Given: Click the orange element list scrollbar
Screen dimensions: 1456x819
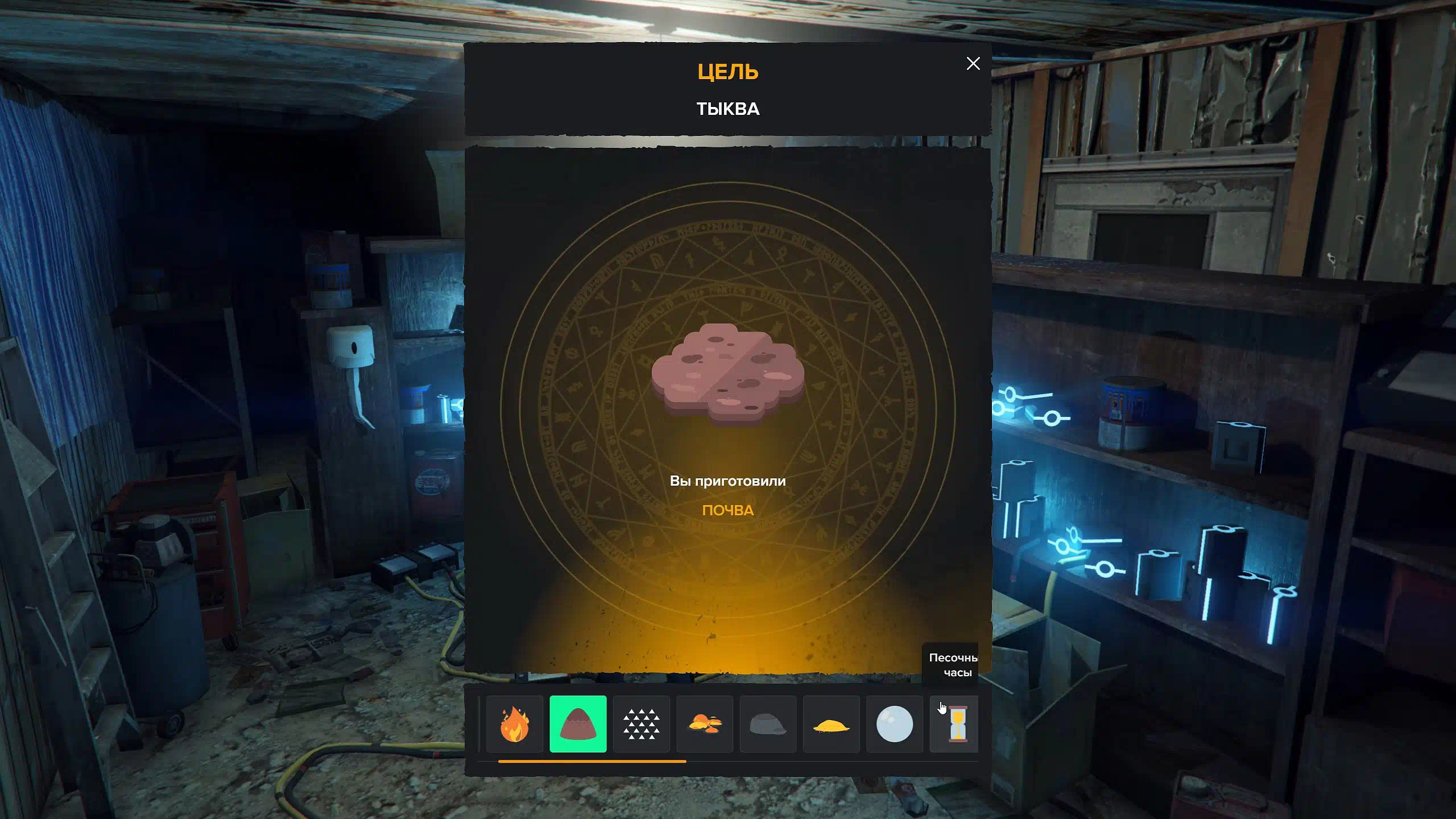Looking at the screenshot, I should pos(591,761).
